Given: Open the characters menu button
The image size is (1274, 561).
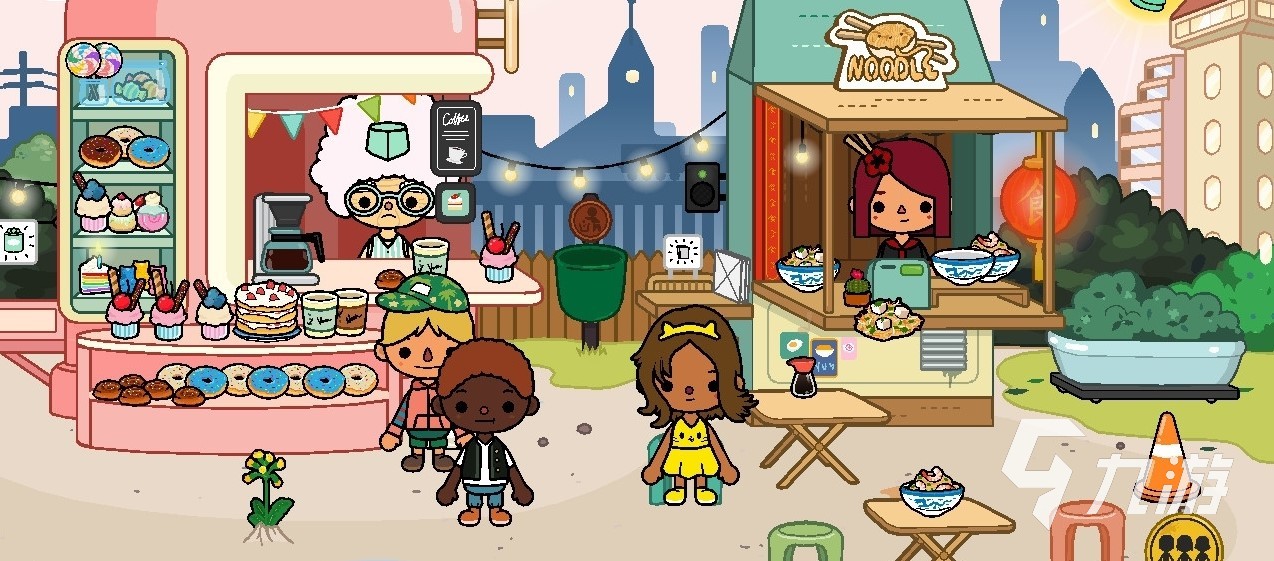Looking at the screenshot, I should tap(1183, 544).
